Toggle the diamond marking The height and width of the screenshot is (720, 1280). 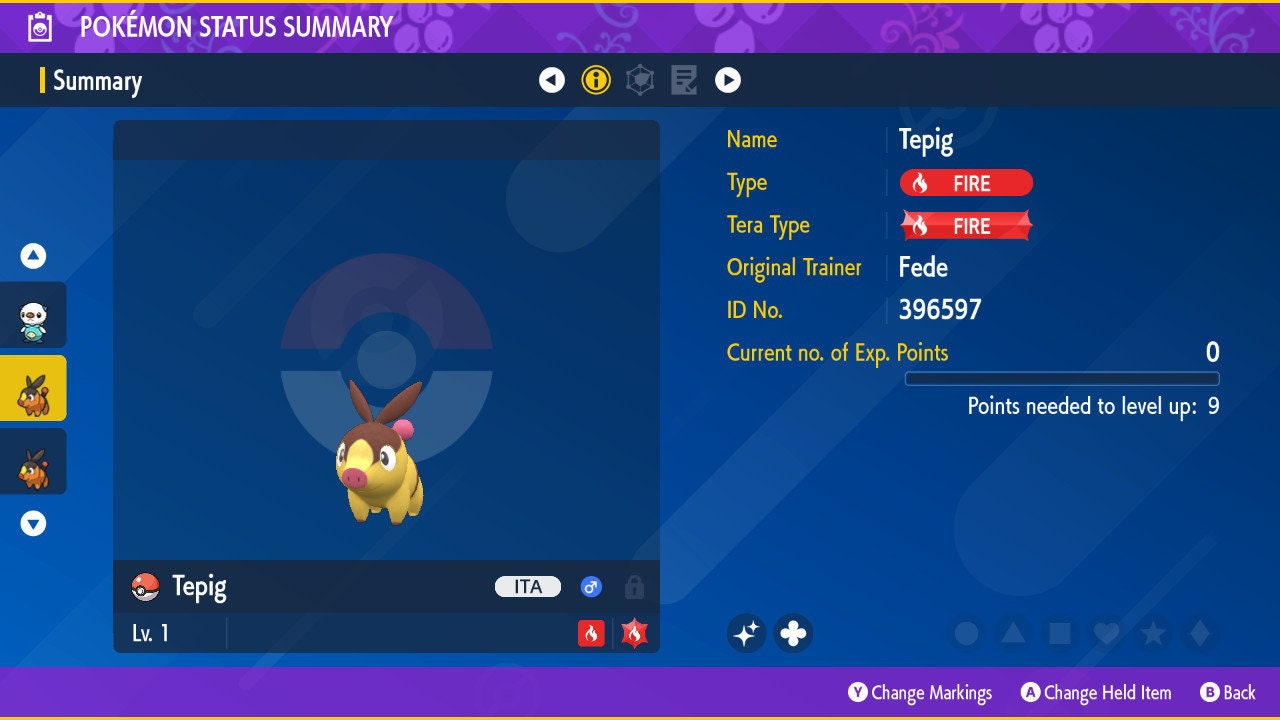[1199, 633]
